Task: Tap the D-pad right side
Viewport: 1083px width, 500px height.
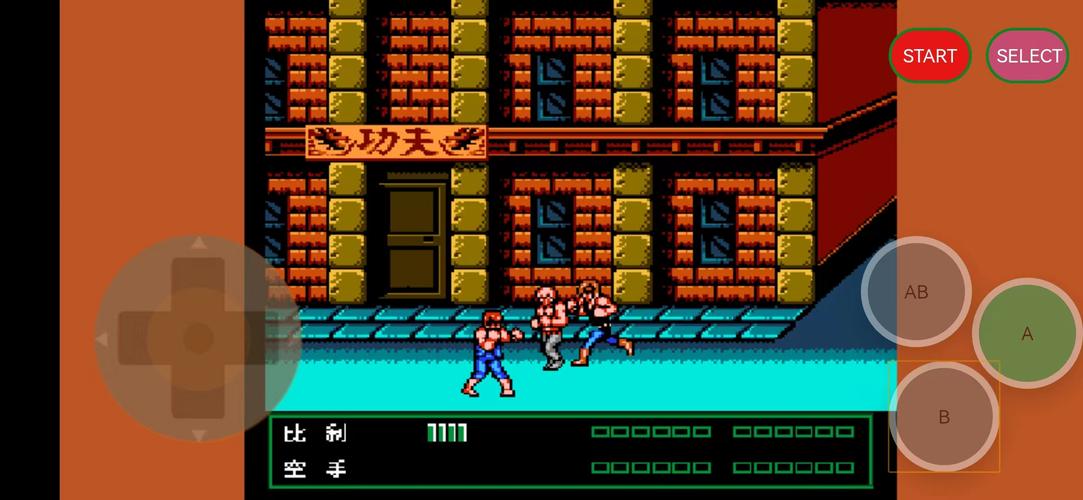Action: 268,339
